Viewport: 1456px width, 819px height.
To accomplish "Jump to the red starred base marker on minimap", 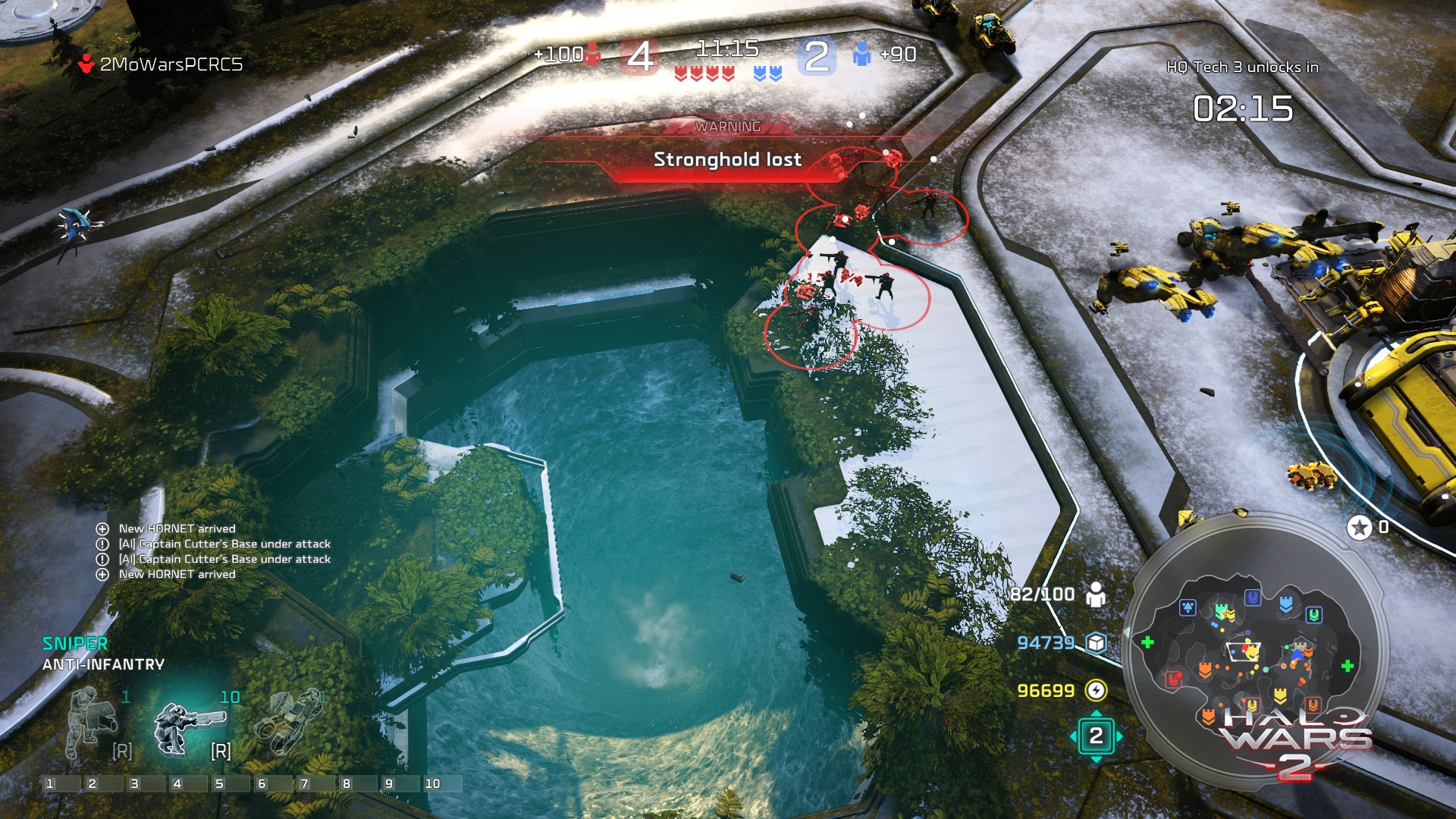I will [x=1174, y=679].
